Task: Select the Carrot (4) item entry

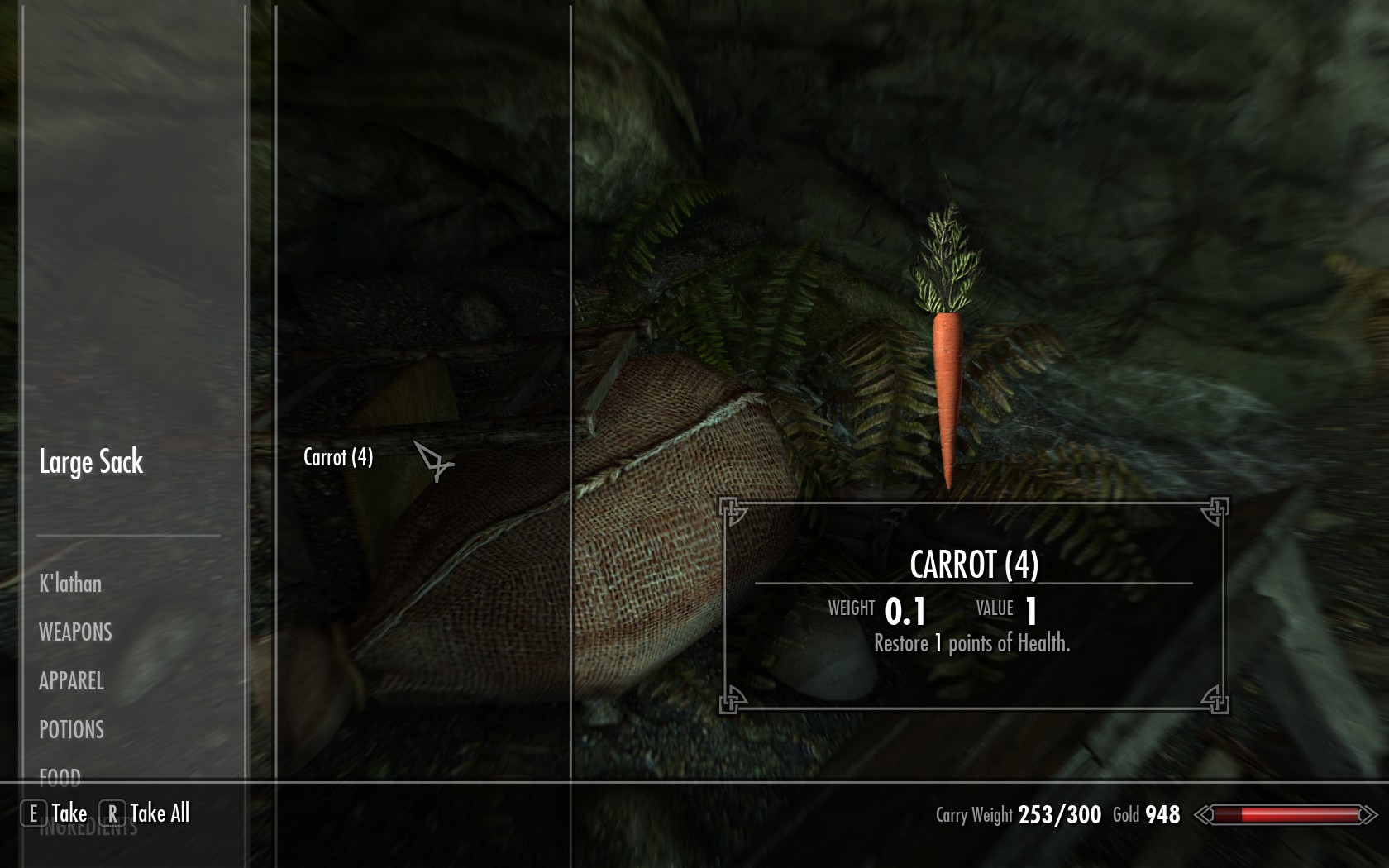Action: [x=338, y=457]
